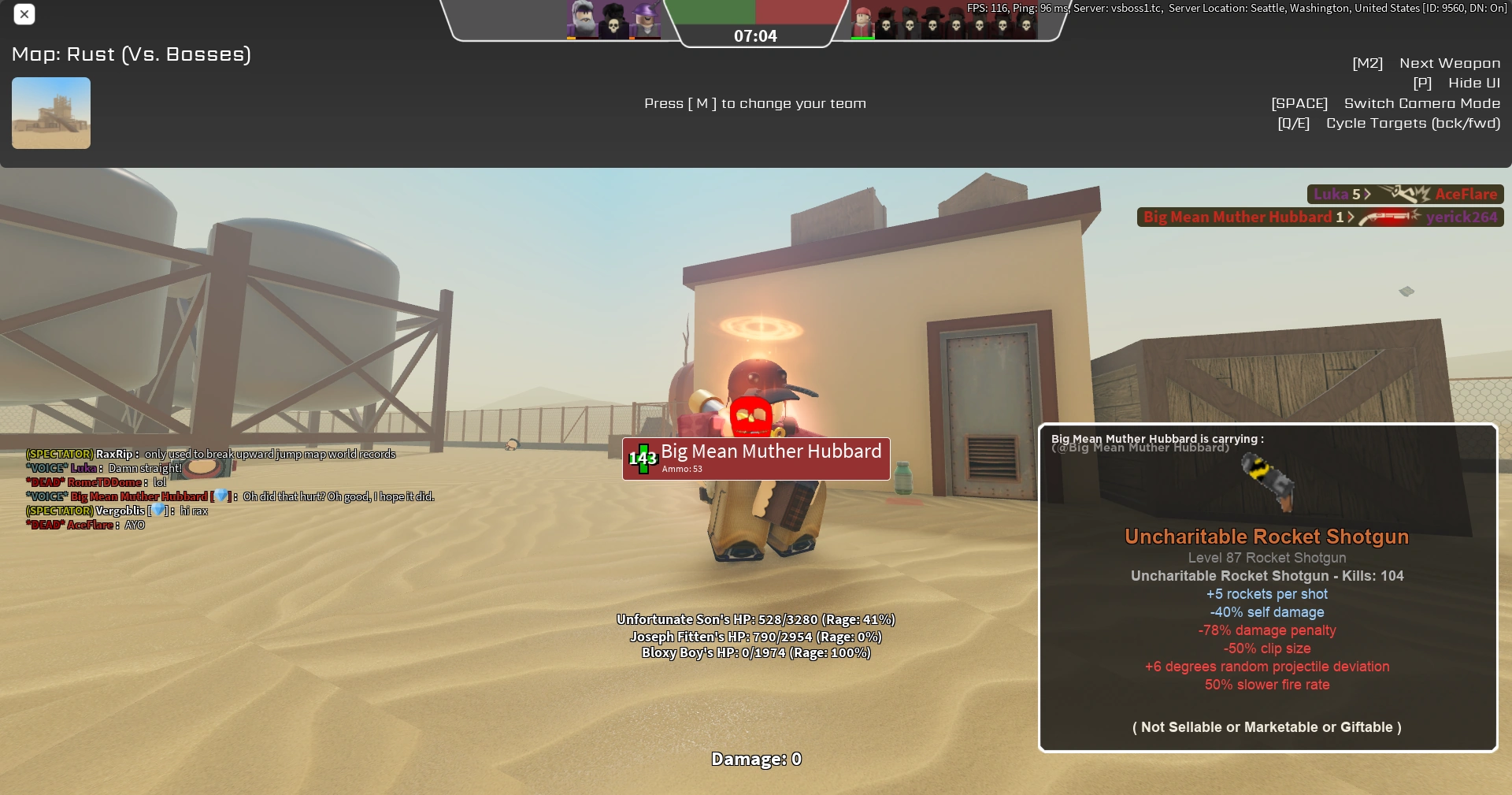Click the shotgun kill icon beside yerick264

[x=1388, y=217]
